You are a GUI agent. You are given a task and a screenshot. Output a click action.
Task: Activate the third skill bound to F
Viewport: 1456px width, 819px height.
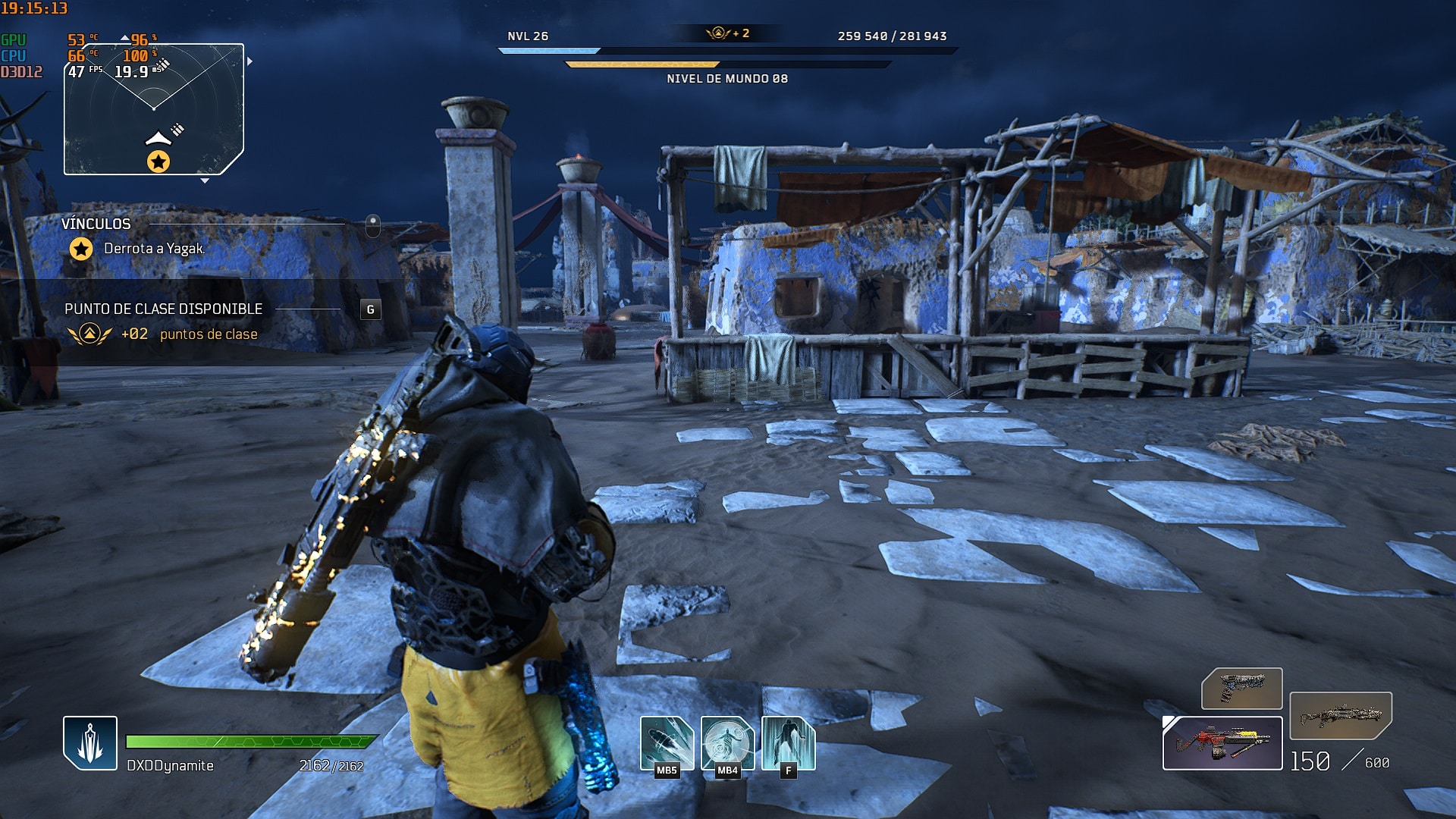(788, 744)
